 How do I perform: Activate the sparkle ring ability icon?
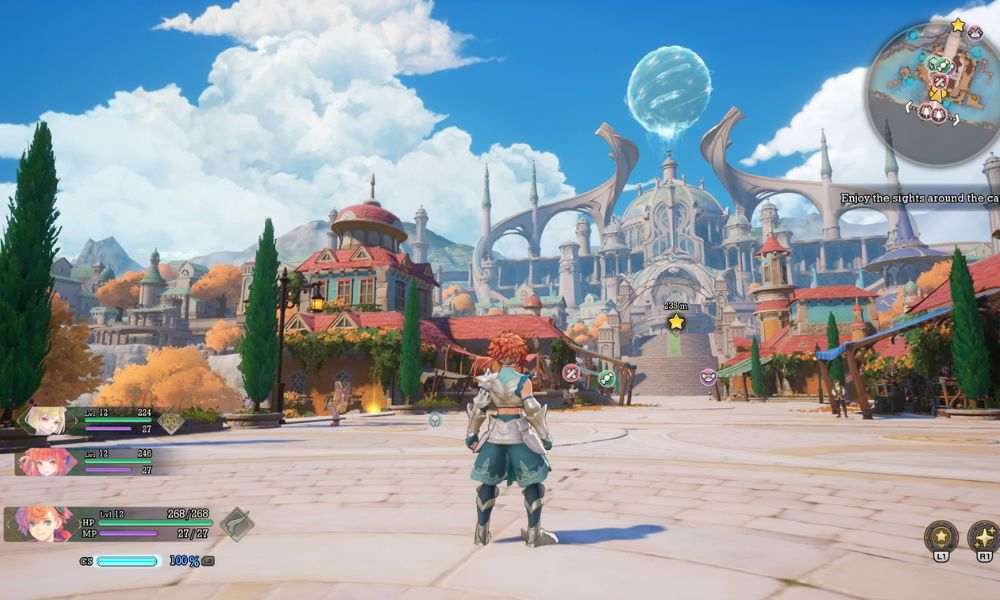(x=984, y=536)
